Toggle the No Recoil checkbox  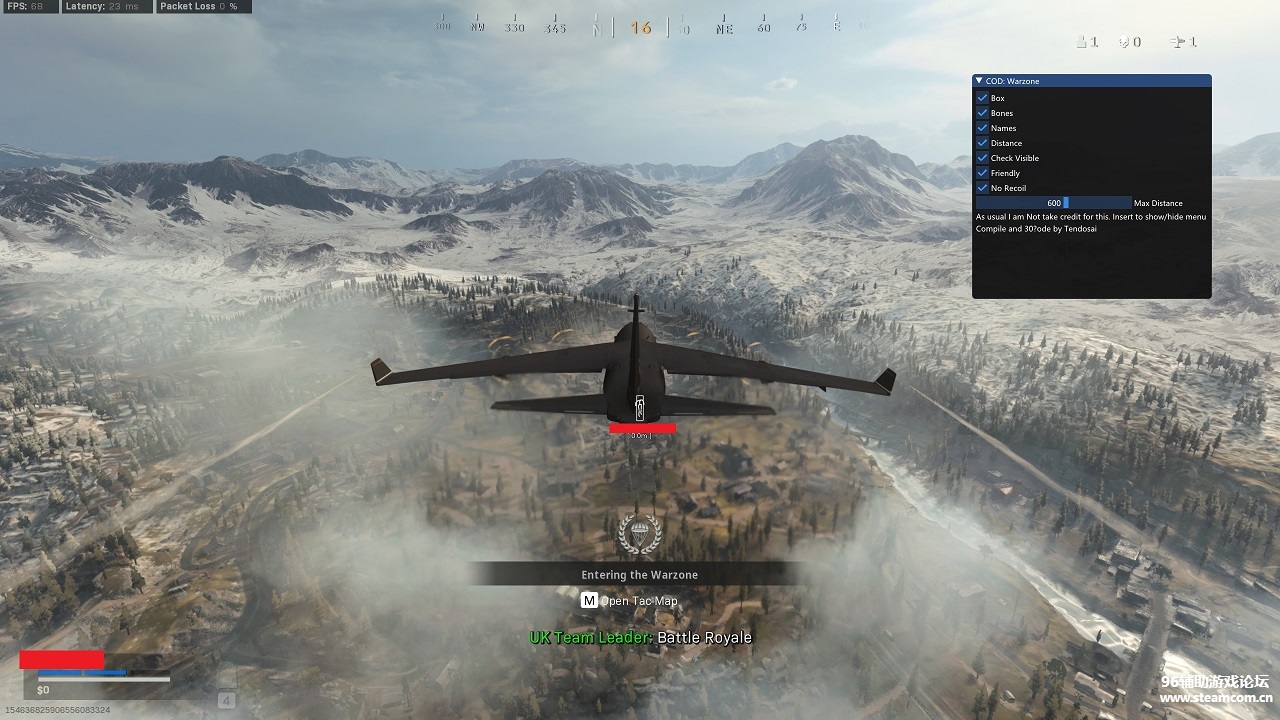982,188
